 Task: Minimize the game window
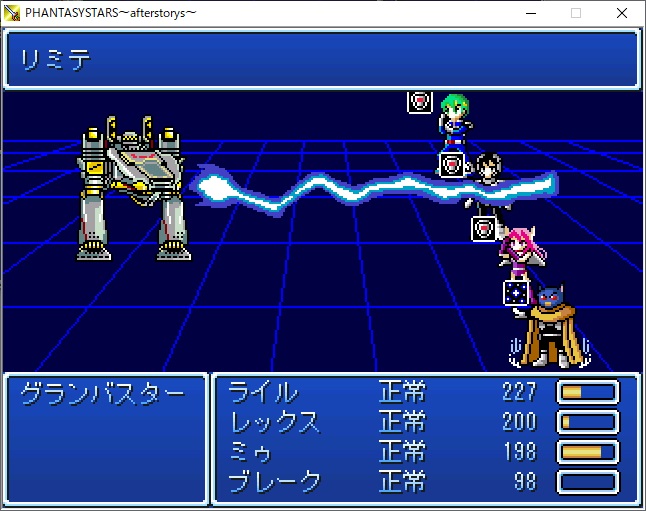click(x=530, y=13)
